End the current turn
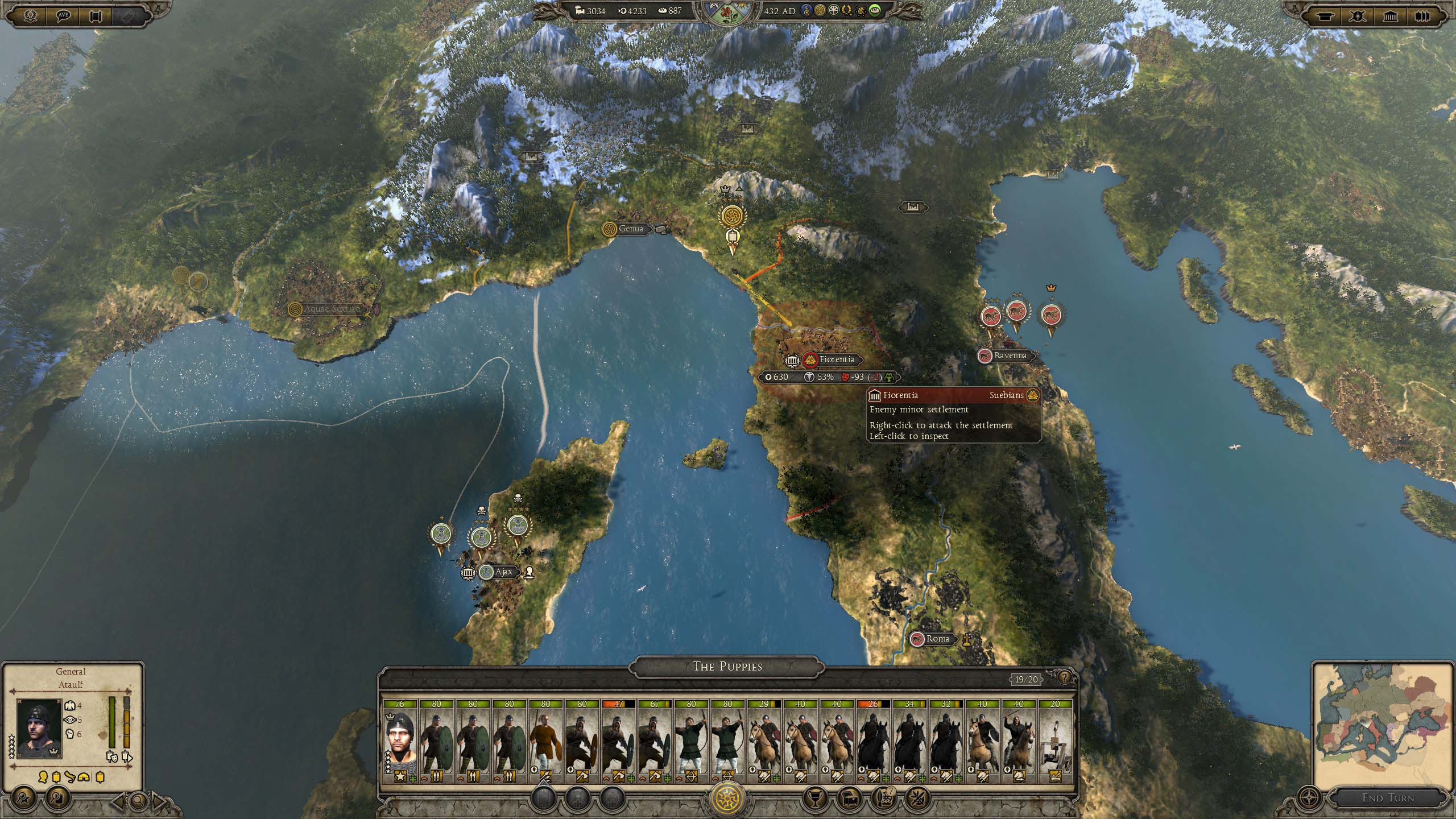The width and height of the screenshot is (1456, 819). click(1387, 797)
